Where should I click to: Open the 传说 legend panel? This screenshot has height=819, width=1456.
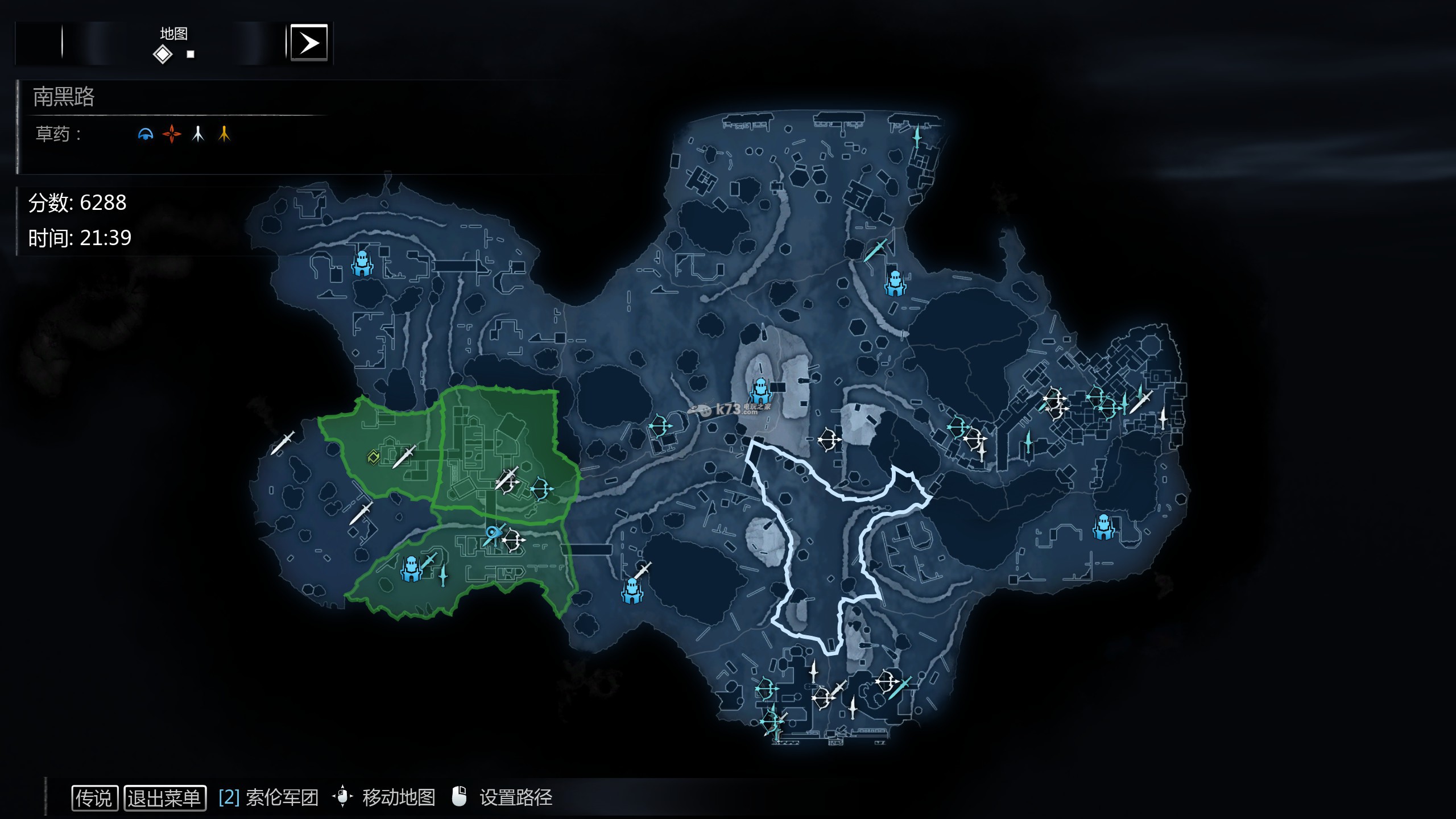[94, 797]
